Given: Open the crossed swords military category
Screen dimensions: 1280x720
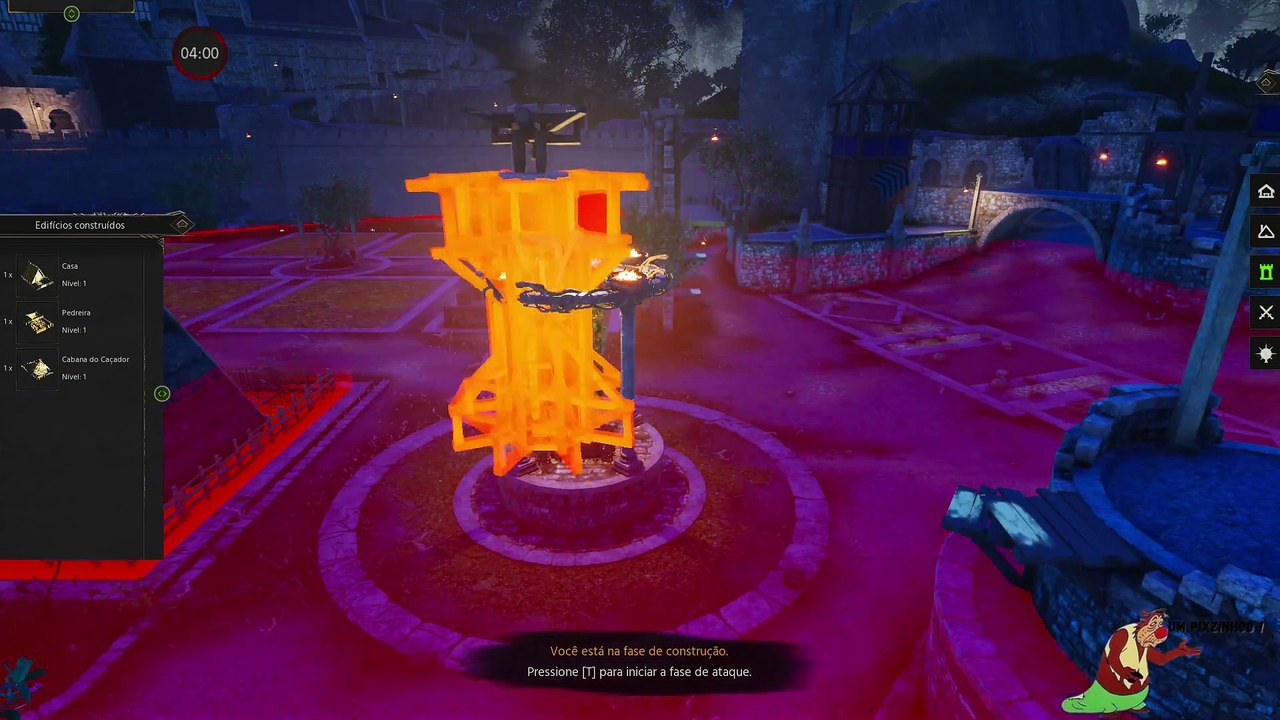Looking at the screenshot, I should [x=1266, y=313].
